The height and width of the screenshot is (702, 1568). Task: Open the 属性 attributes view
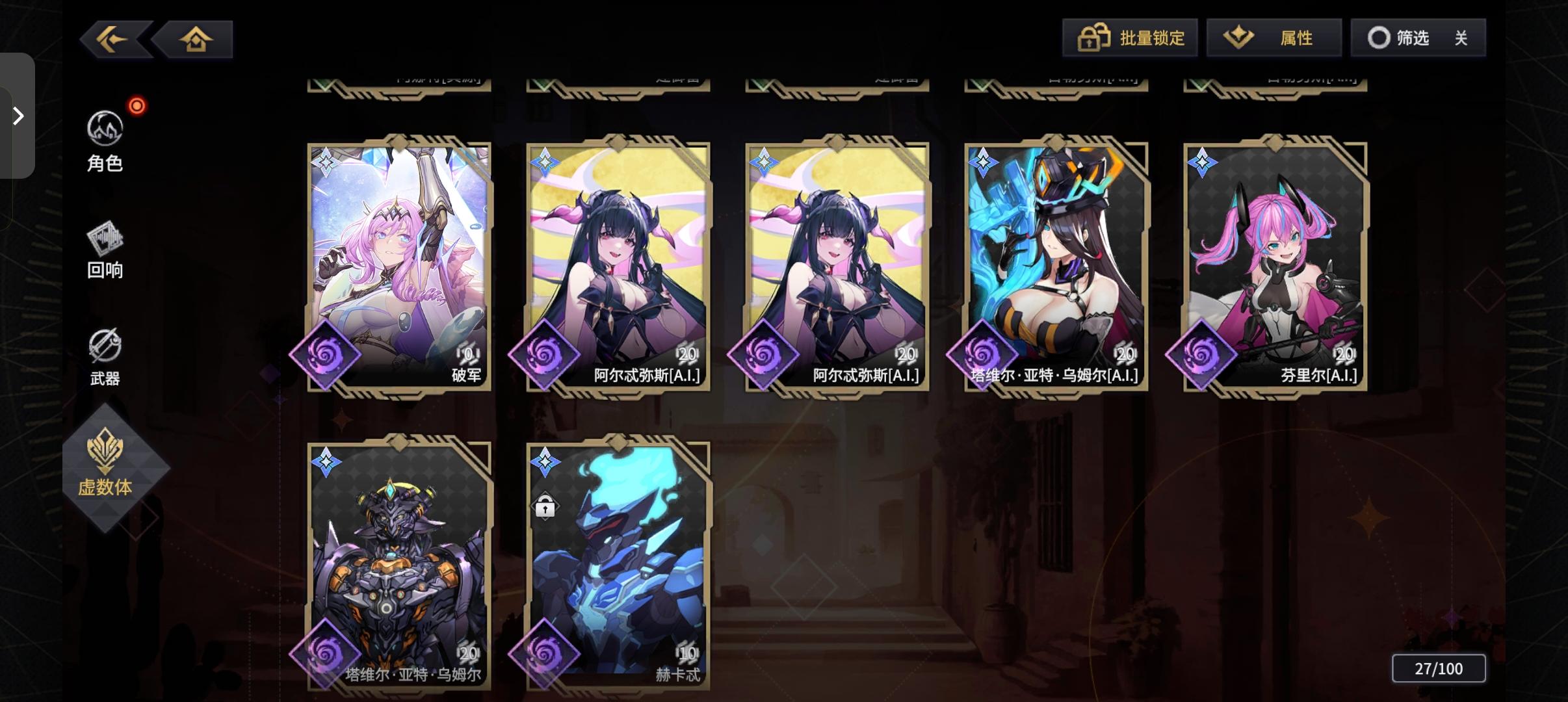[1274, 37]
